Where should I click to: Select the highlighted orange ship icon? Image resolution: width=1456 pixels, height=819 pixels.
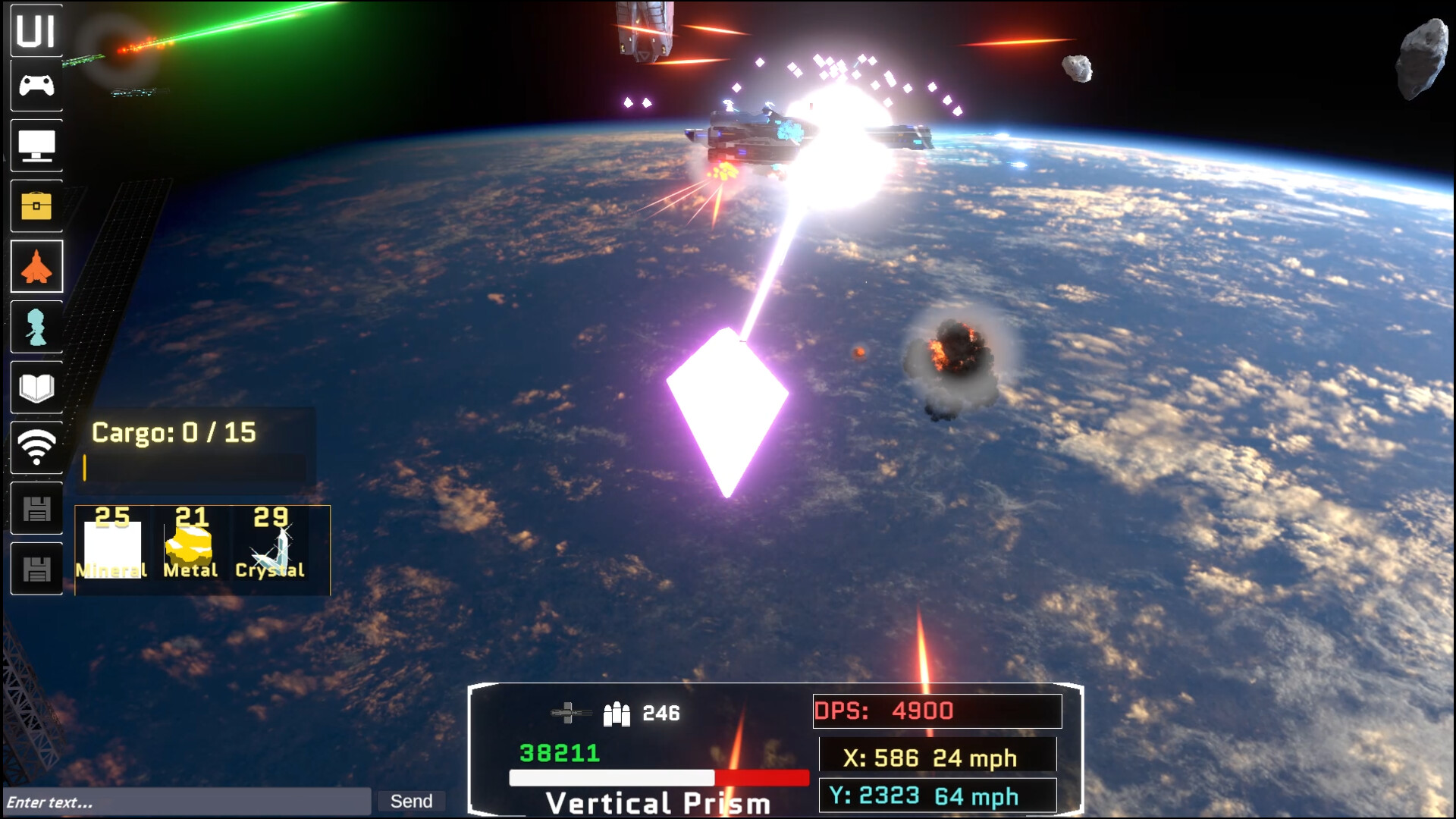coord(36,266)
